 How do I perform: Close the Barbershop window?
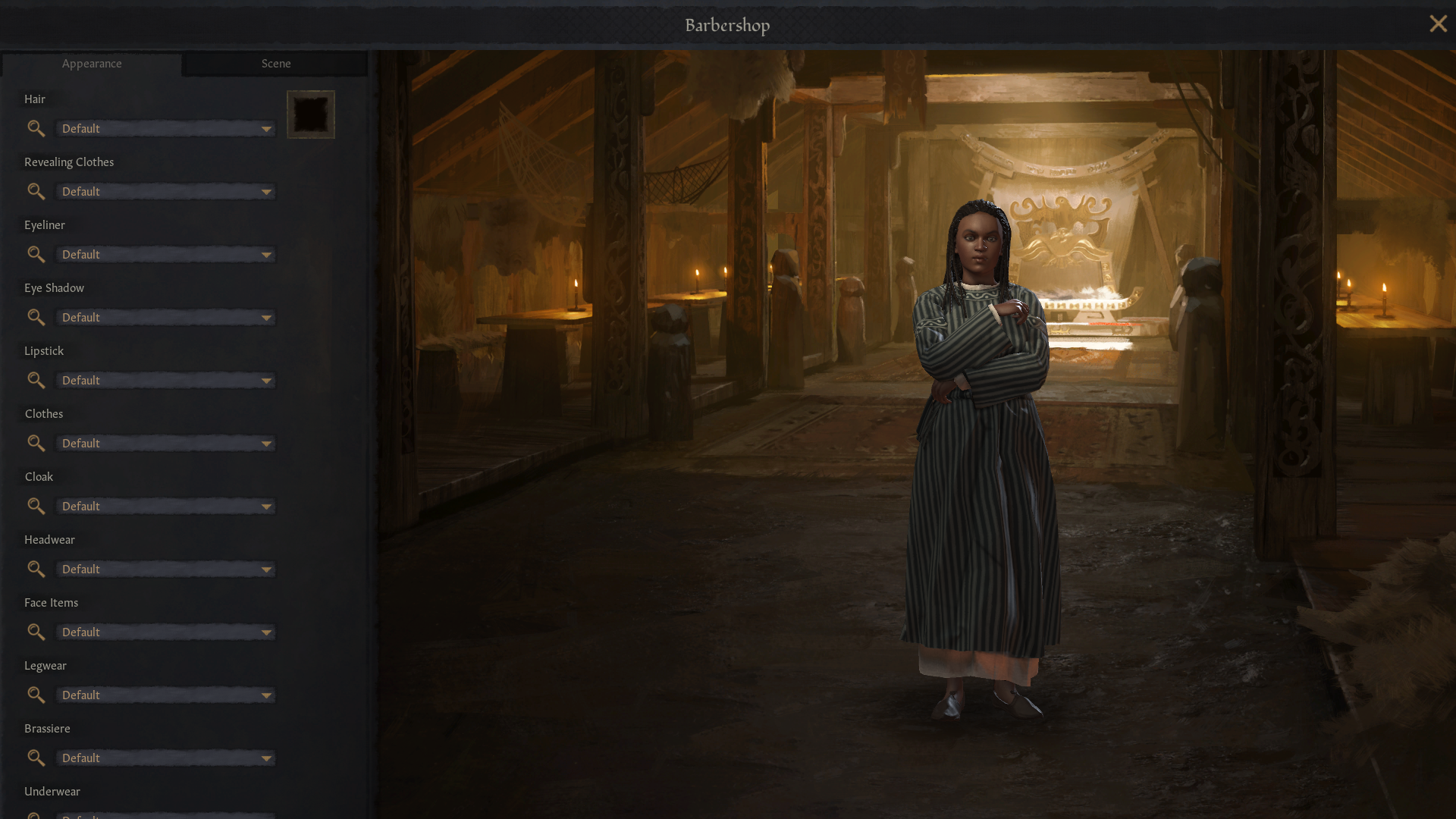(1438, 24)
